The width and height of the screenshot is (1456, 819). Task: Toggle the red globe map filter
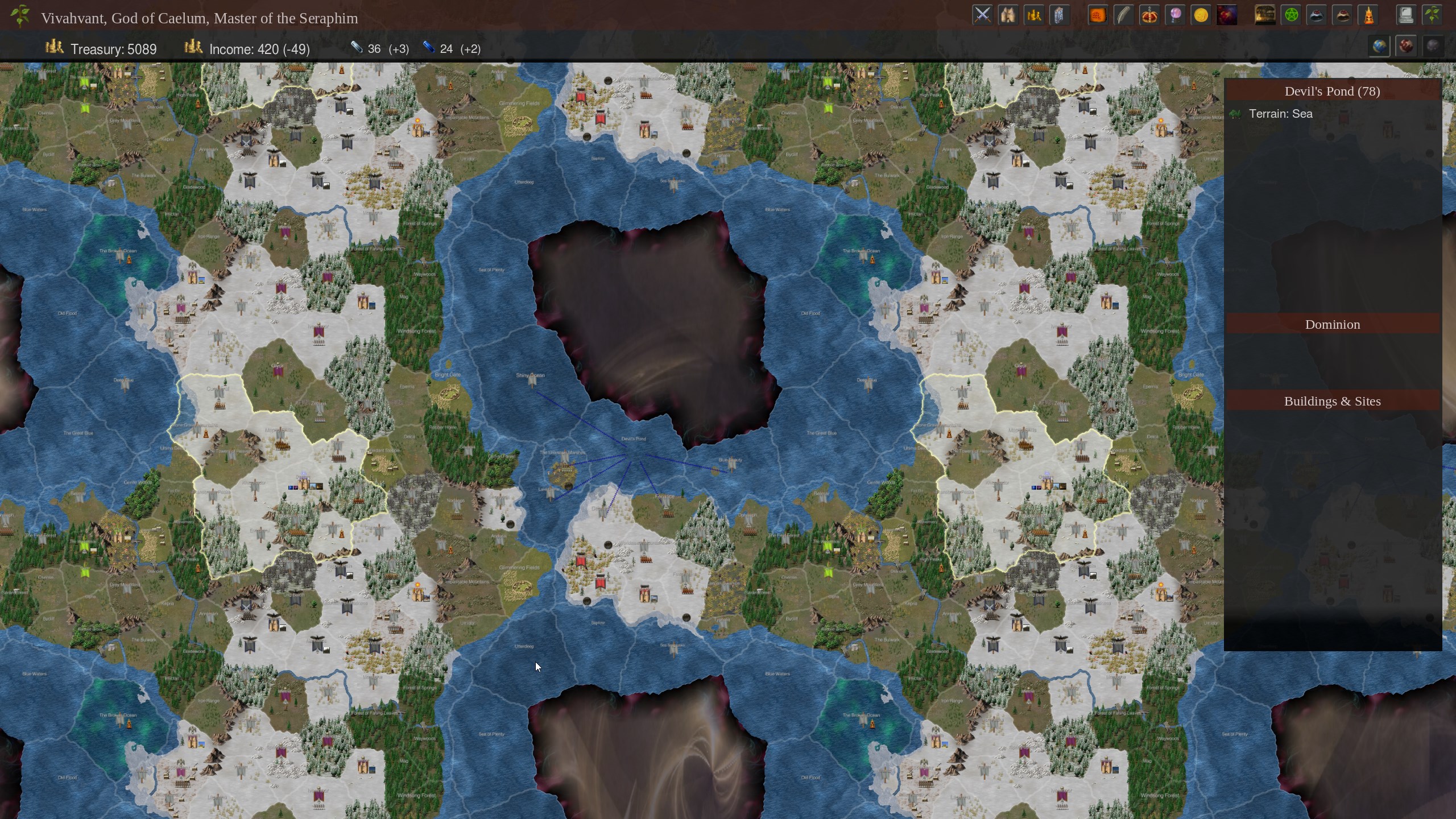click(1406, 47)
